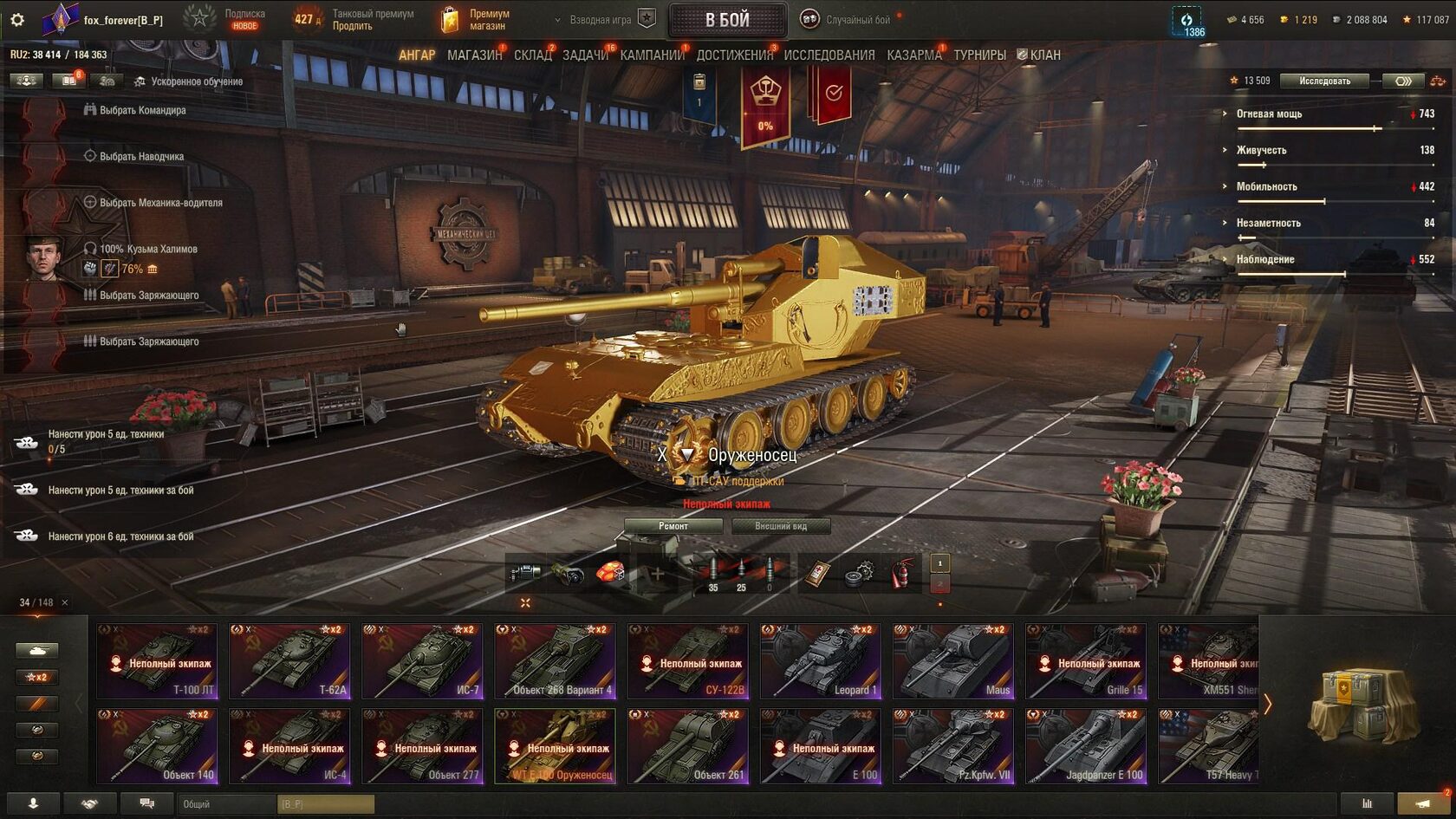Open the game settings gear icon
1456x819 pixels.
(x=17, y=19)
